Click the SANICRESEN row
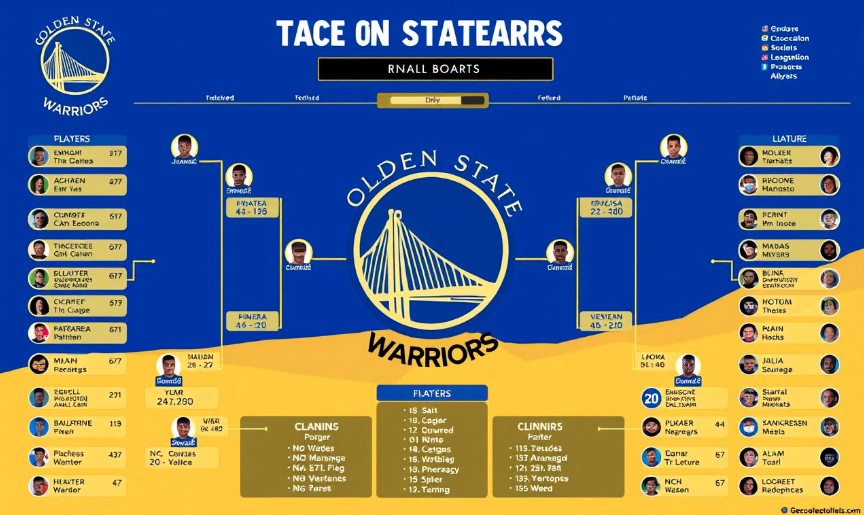The height and width of the screenshot is (515, 864). pos(789,427)
